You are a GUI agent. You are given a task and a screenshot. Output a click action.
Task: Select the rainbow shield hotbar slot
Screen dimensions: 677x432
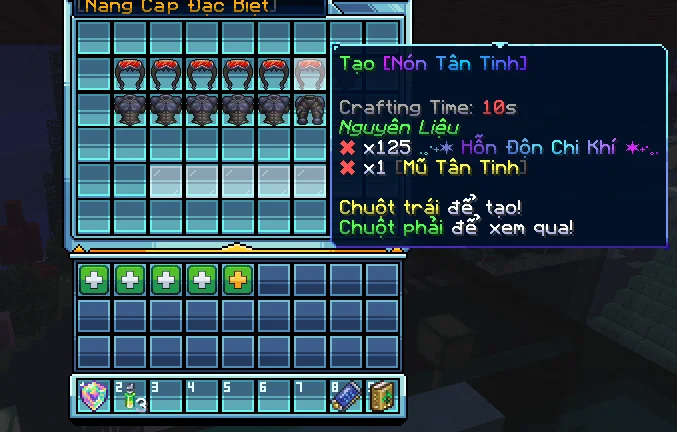(93, 396)
